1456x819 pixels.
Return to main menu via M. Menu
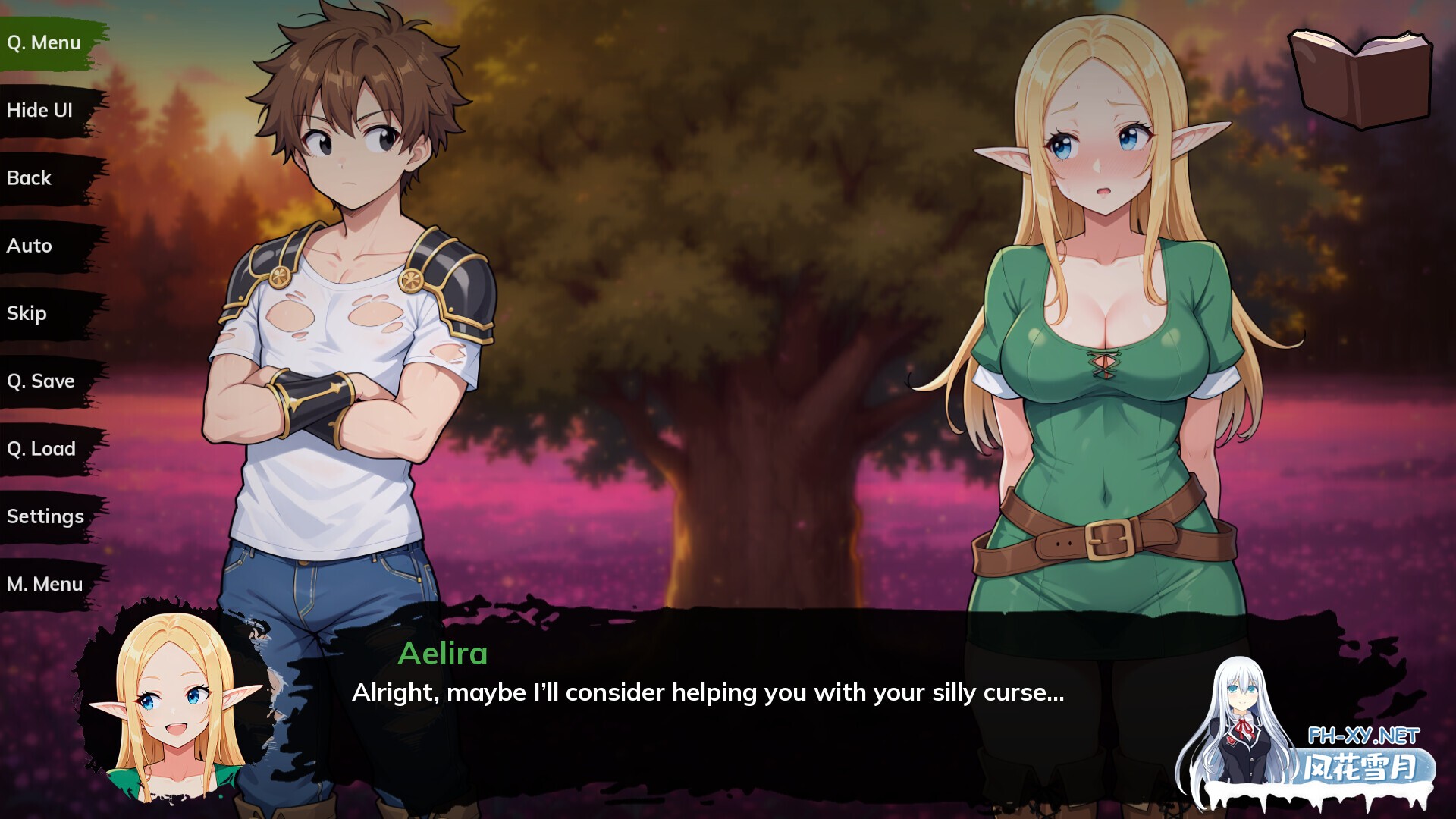(45, 584)
